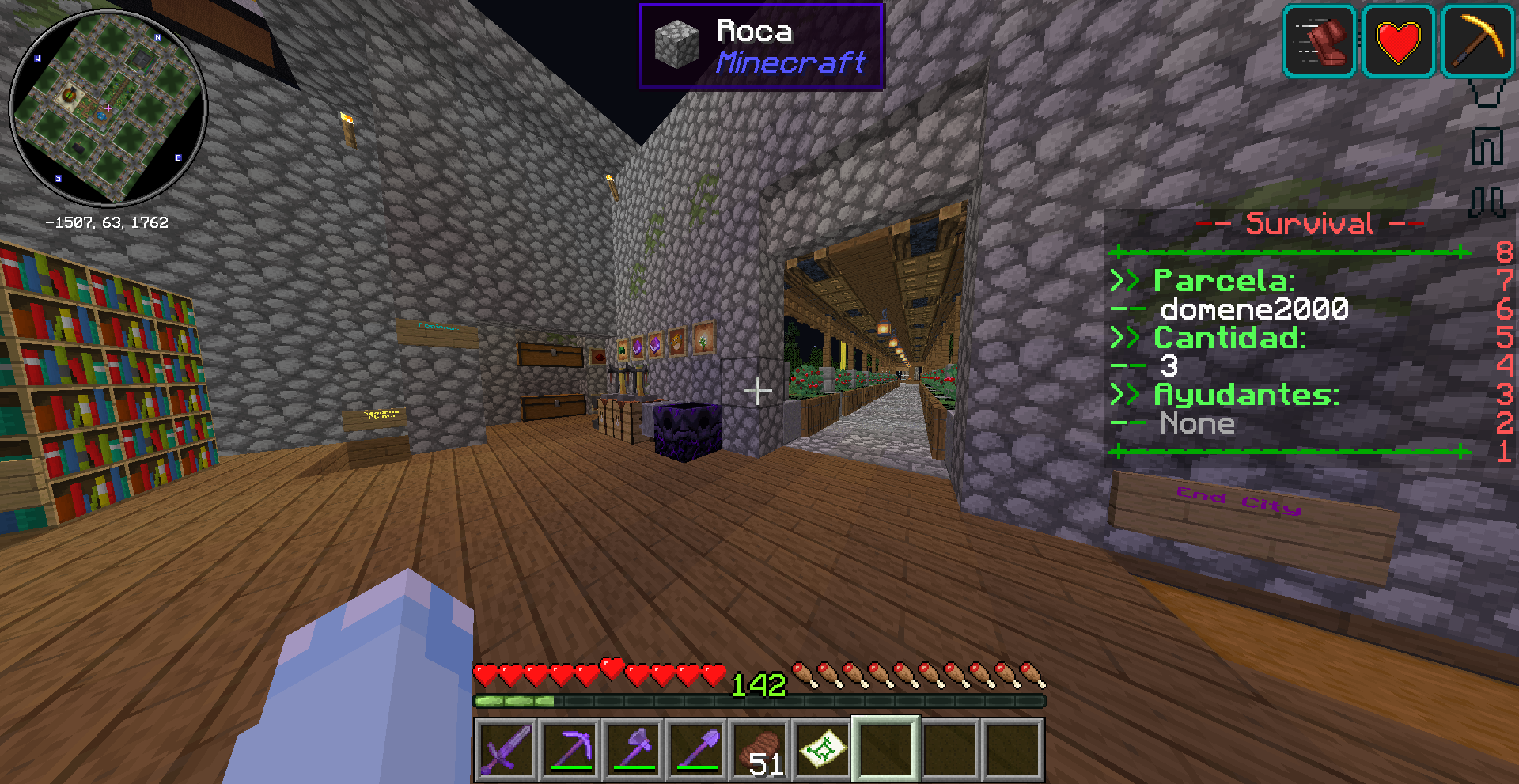Equip the purple shovel from the hotbar
This screenshot has width=1519, height=784.
[x=696, y=748]
